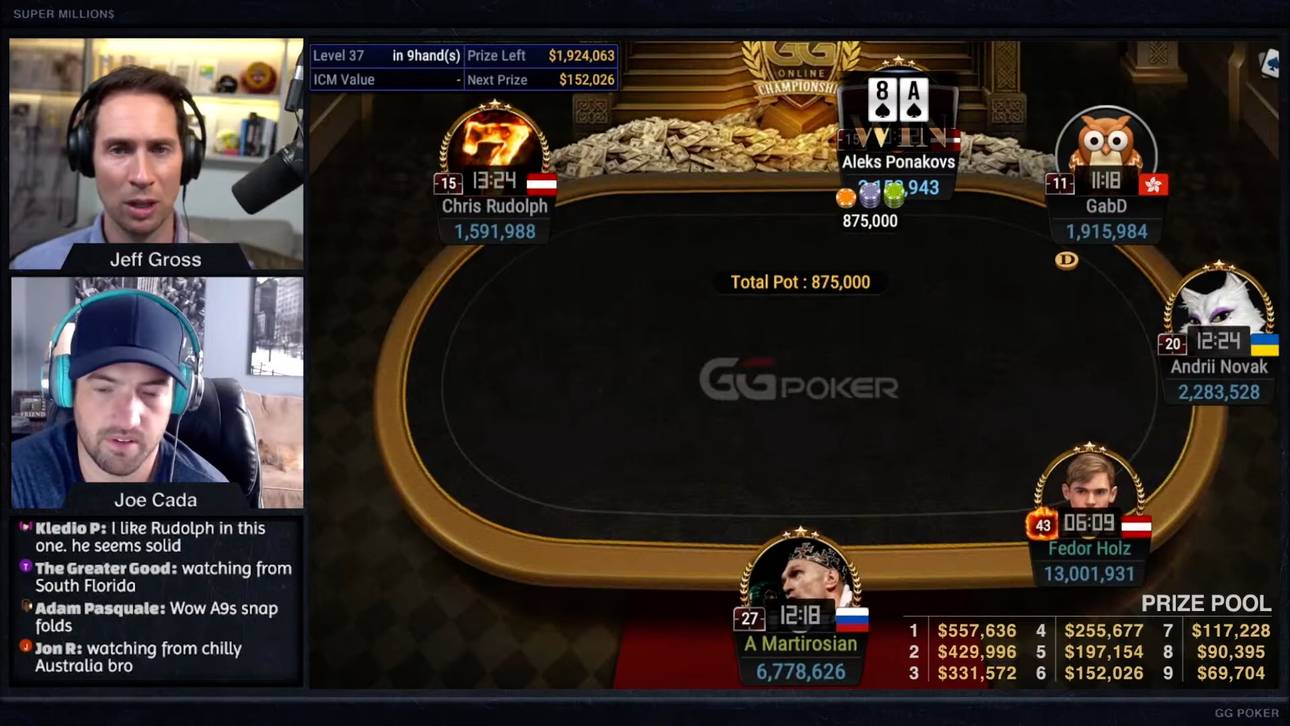This screenshot has width=1290, height=726.
Task: Switch to the PRIZE POOL panel
Action: click(1207, 604)
